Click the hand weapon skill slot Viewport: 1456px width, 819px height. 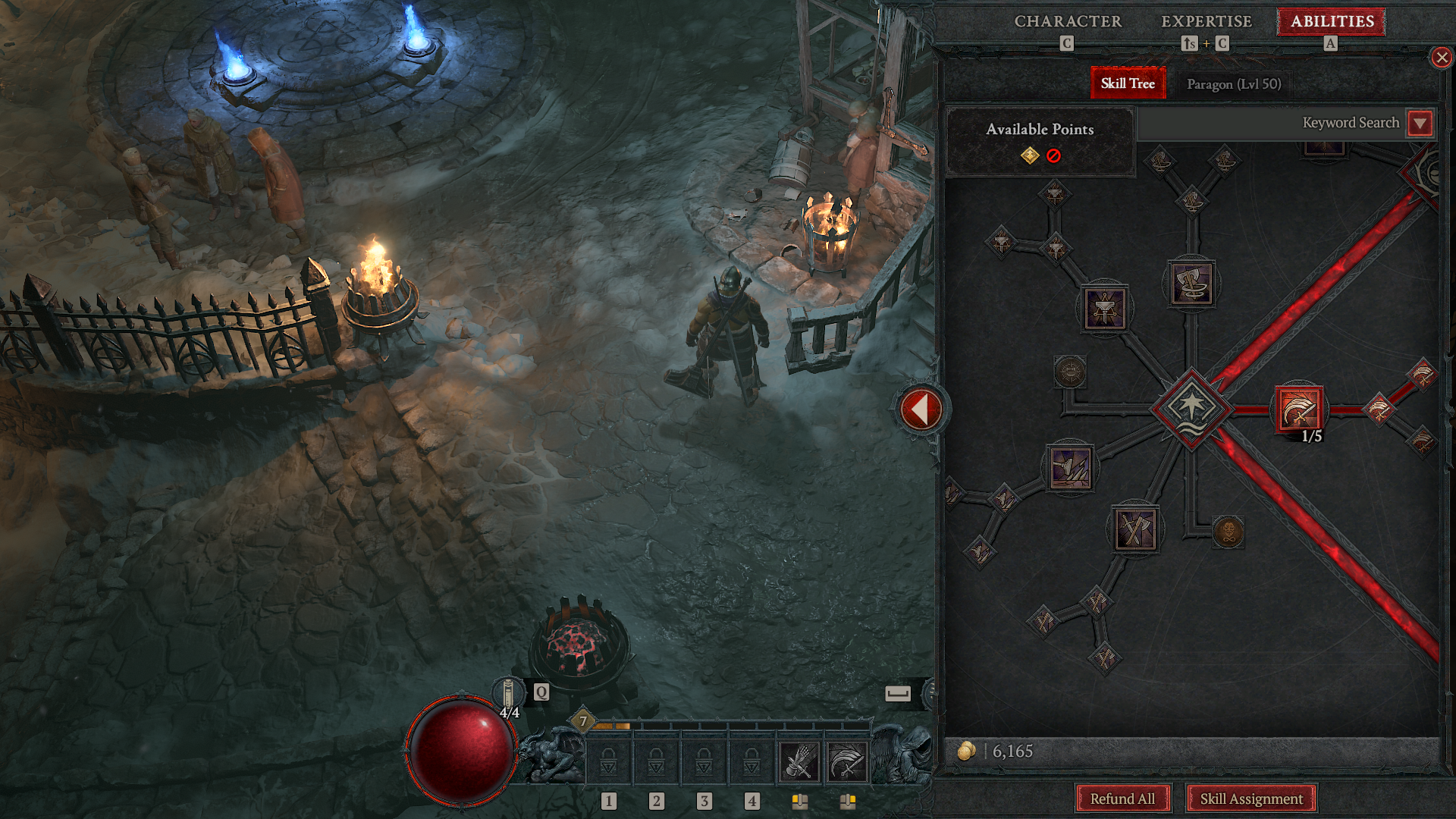click(799, 761)
